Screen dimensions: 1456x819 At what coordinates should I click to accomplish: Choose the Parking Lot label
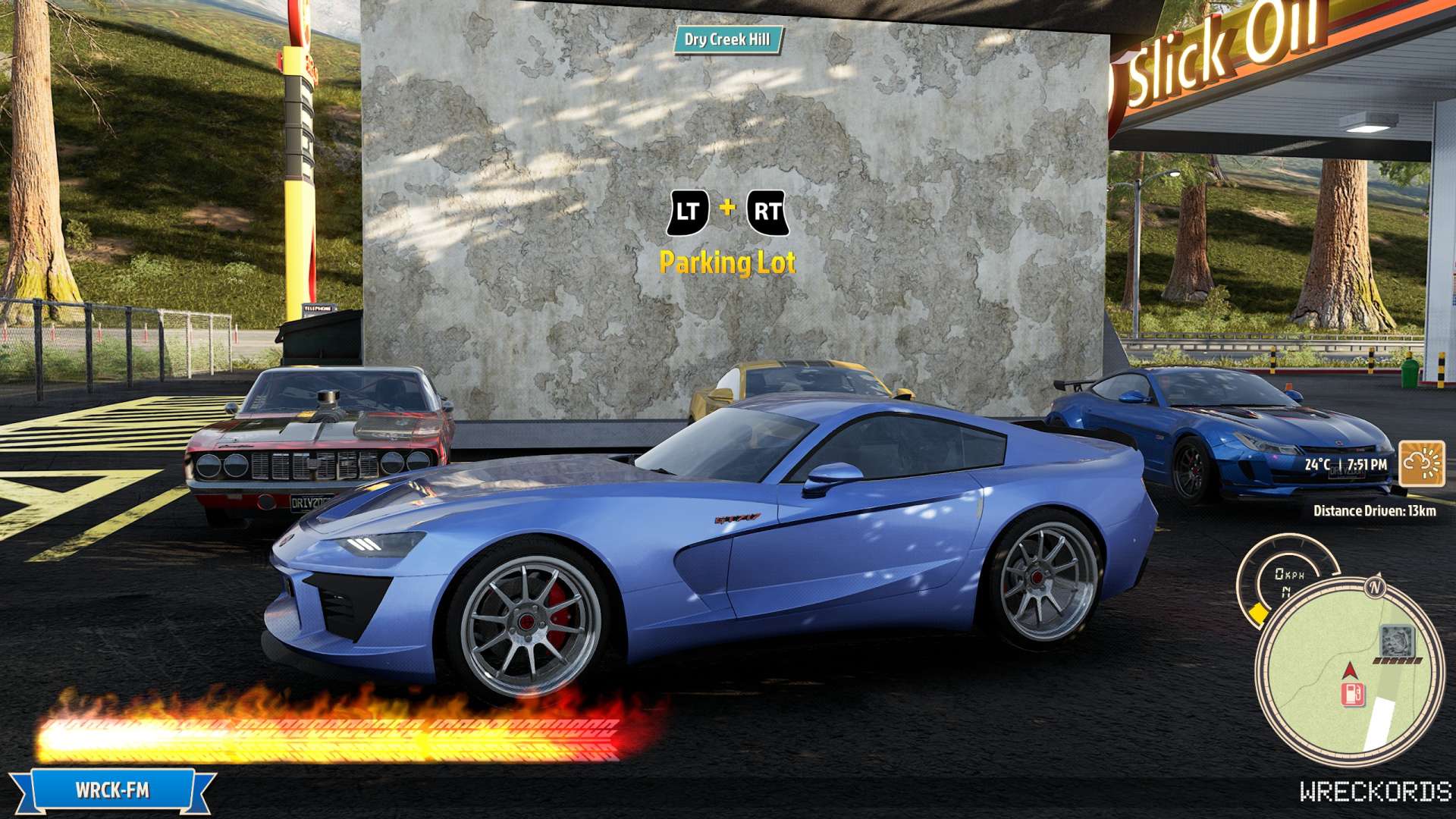tap(727, 262)
